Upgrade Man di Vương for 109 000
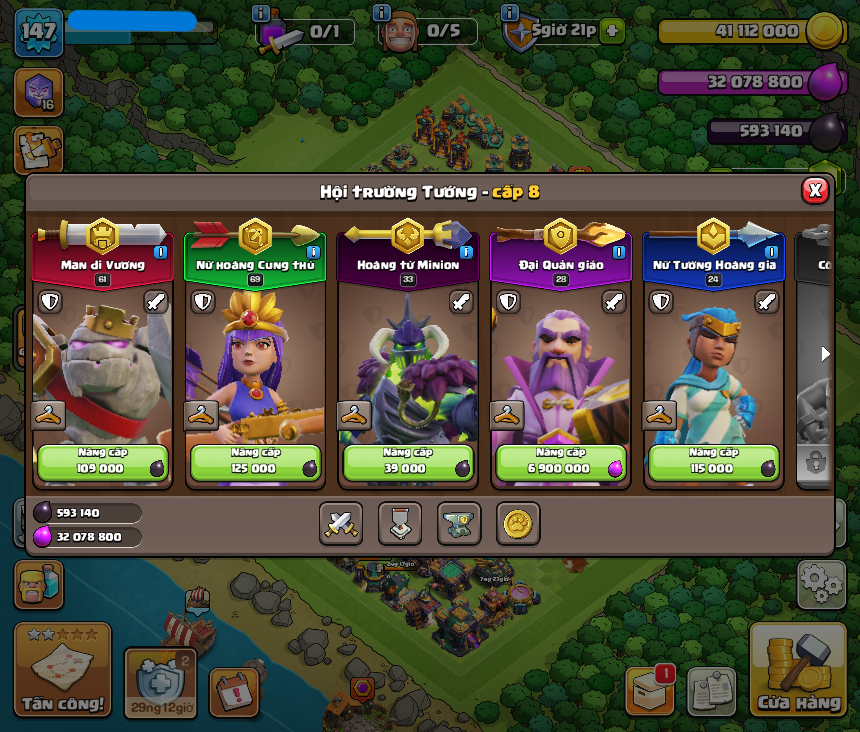Screen dimensions: 860x732 [x=102, y=462]
